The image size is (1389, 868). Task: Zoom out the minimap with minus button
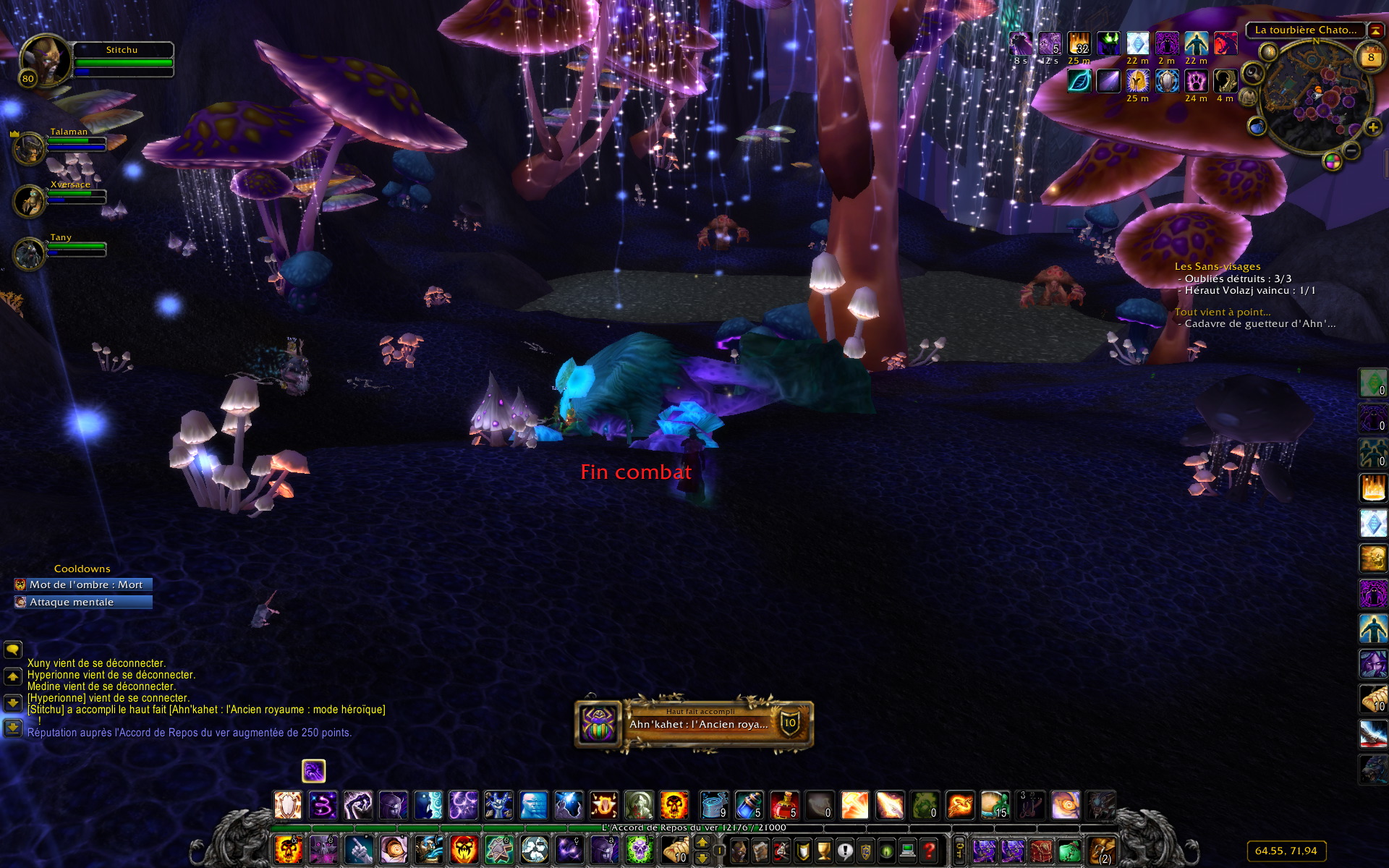pos(1351,150)
